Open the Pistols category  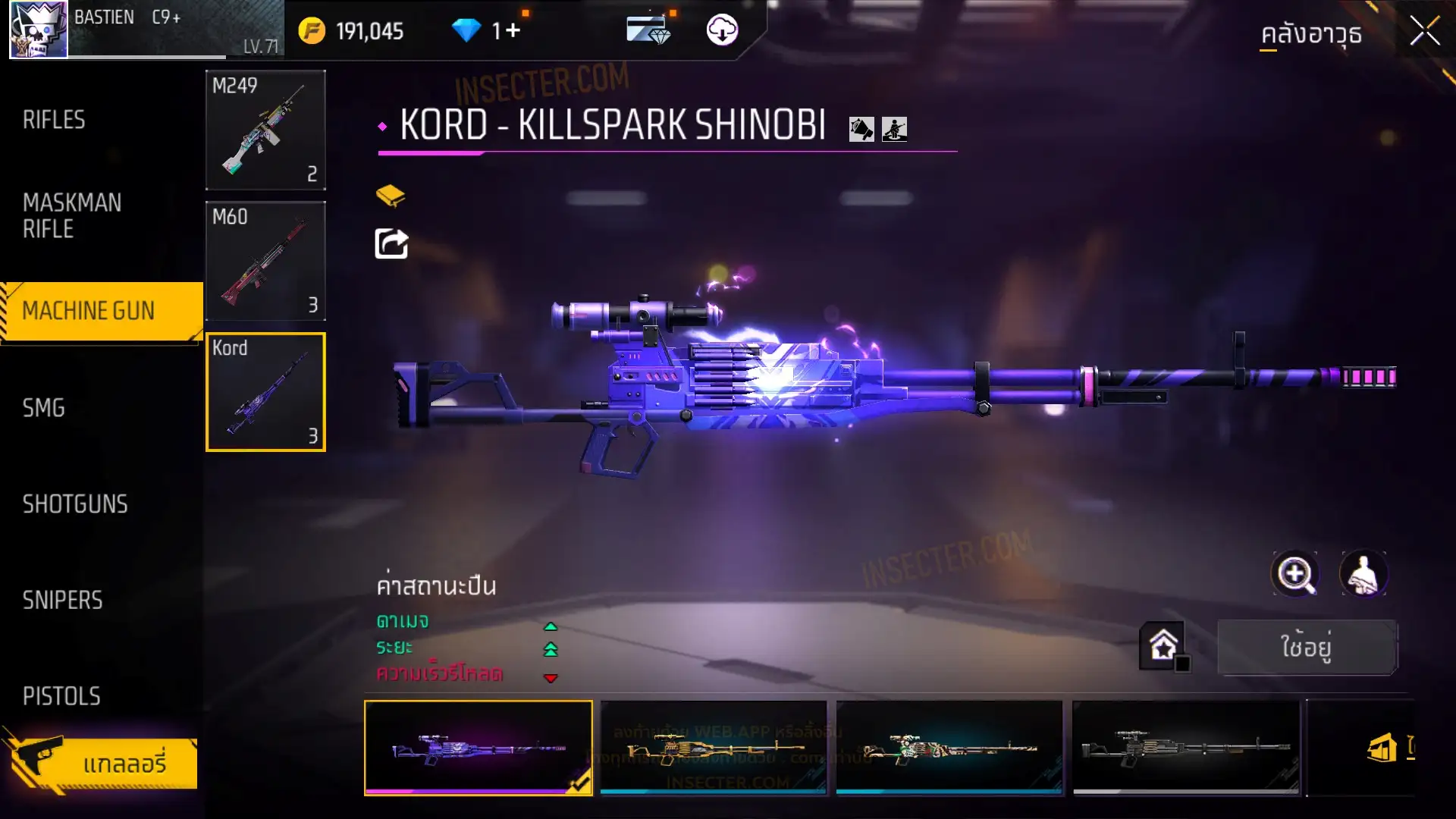[x=61, y=696]
